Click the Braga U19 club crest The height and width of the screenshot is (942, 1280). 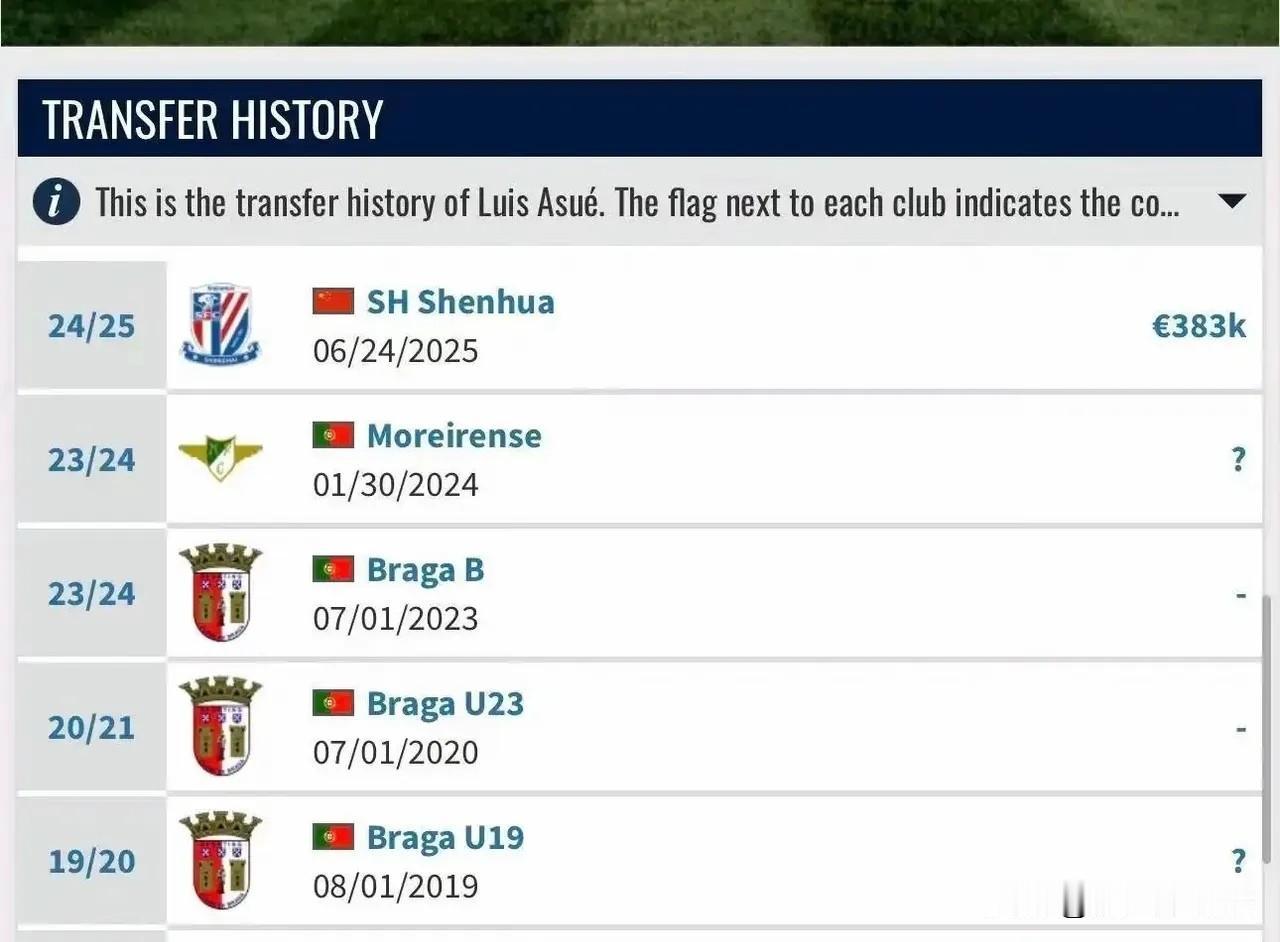[x=220, y=860]
